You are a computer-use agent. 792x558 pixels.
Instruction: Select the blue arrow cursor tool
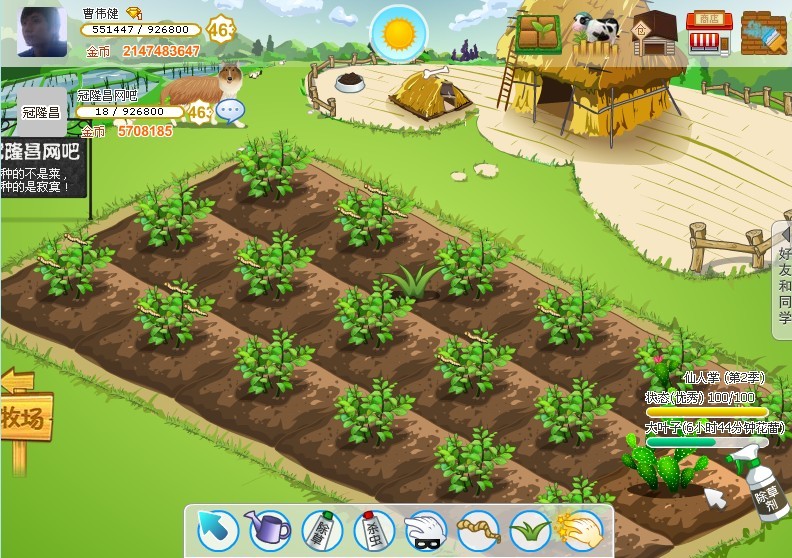pos(217,529)
